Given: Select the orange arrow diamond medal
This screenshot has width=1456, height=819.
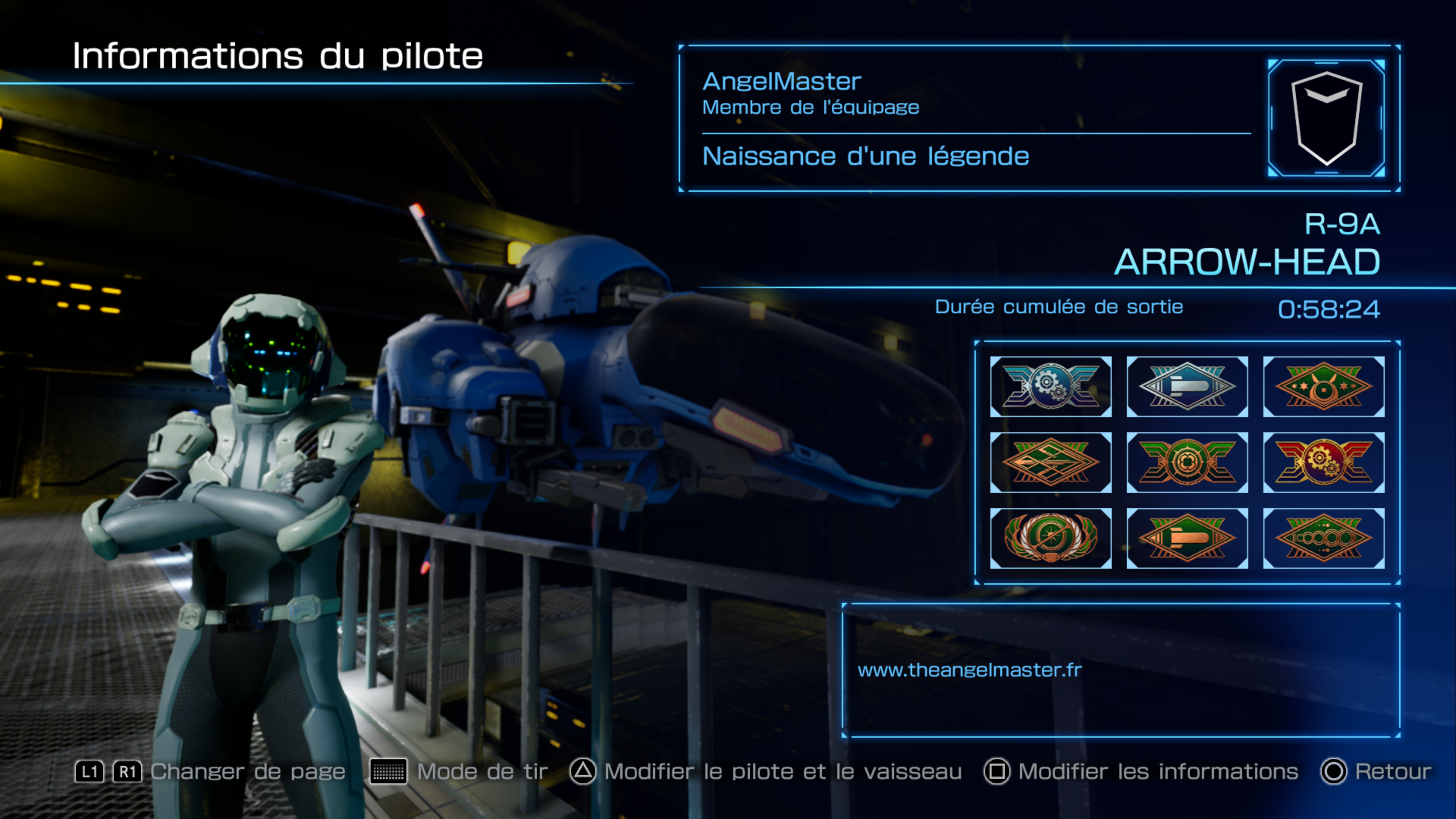Looking at the screenshot, I should pos(1050,462).
